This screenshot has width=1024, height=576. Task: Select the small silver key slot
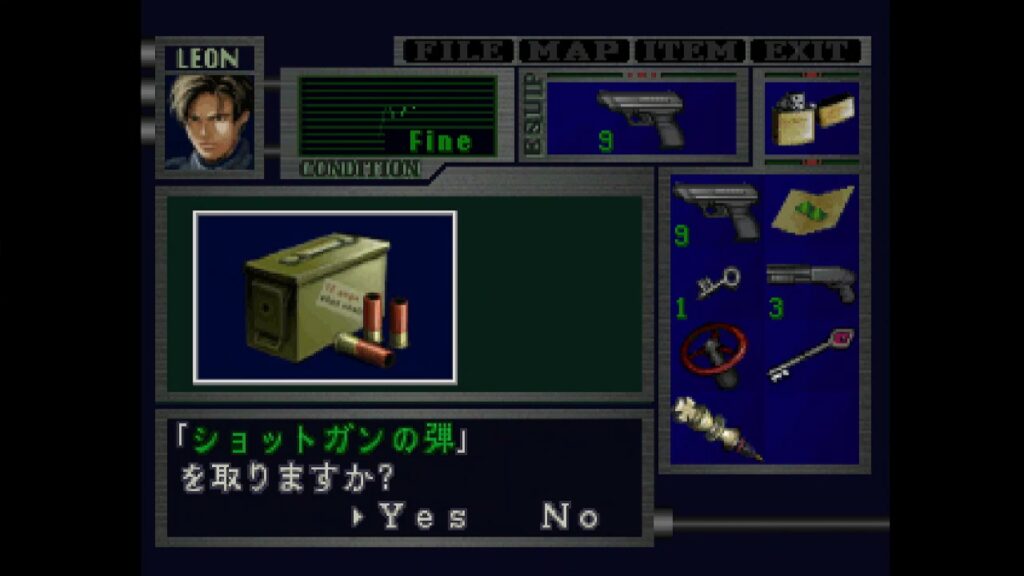[x=716, y=289]
